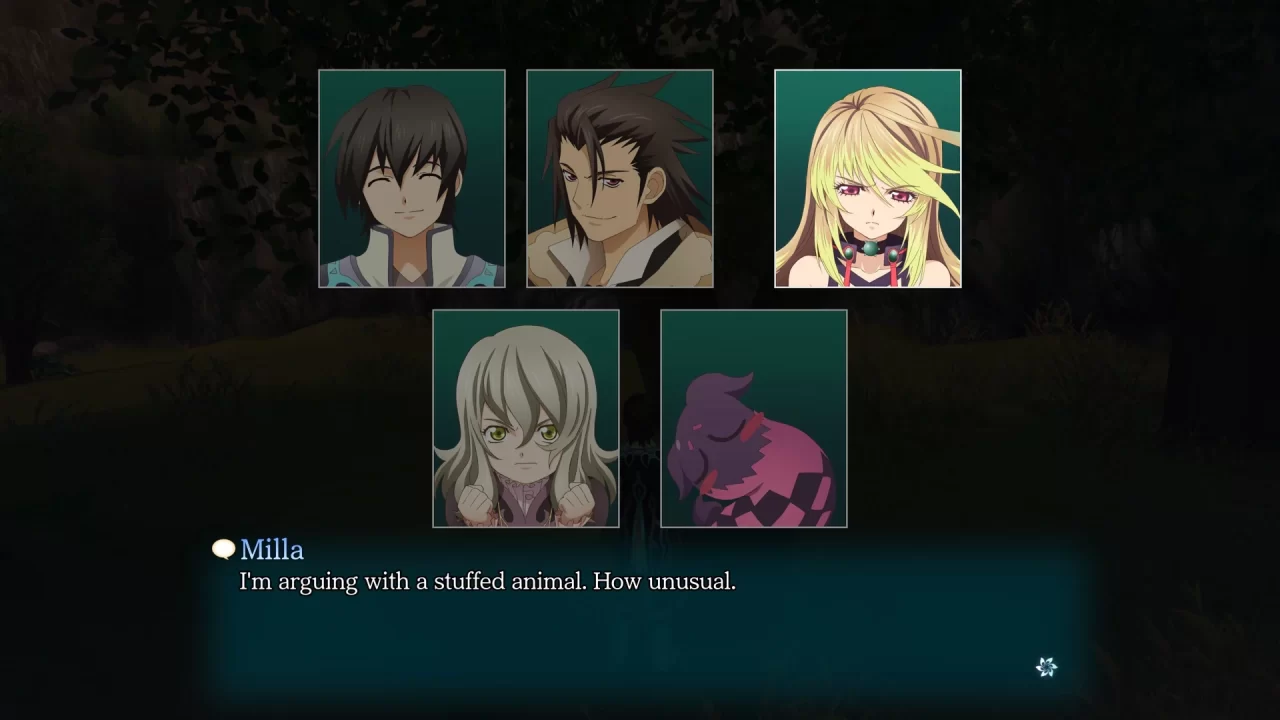Click the dialogue box to advance the skit
This screenshot has height=720, width=1280.
(640, 620)
